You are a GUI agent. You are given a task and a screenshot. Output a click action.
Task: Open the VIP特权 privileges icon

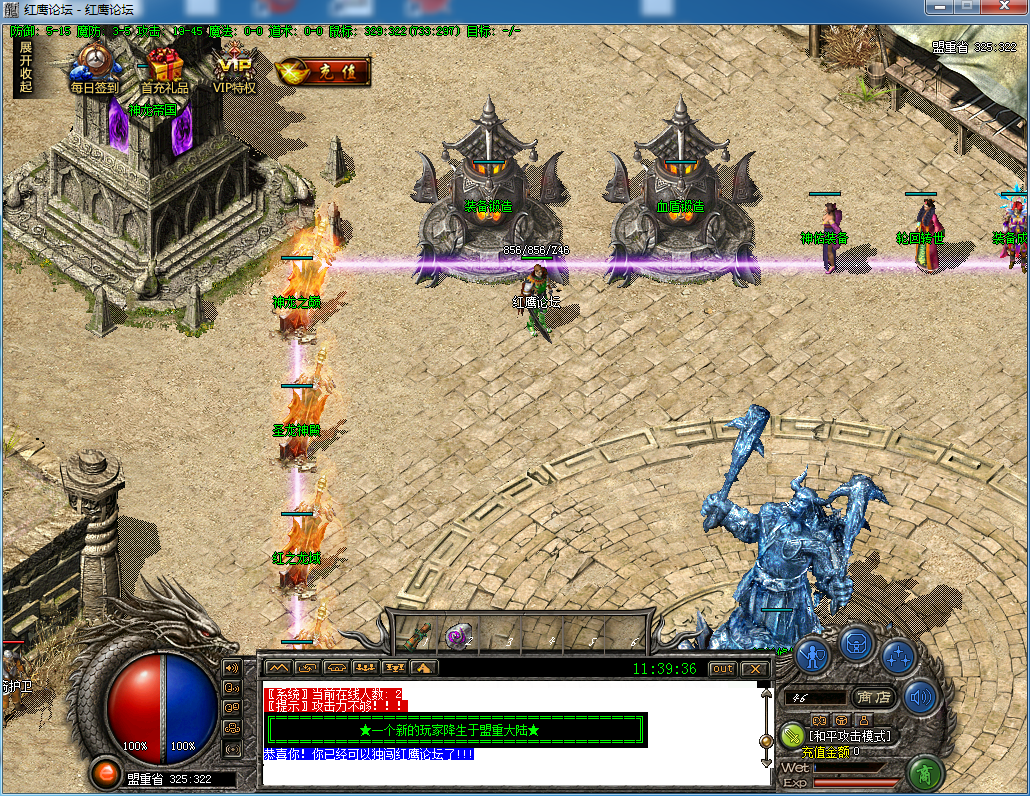coord(236,65)
